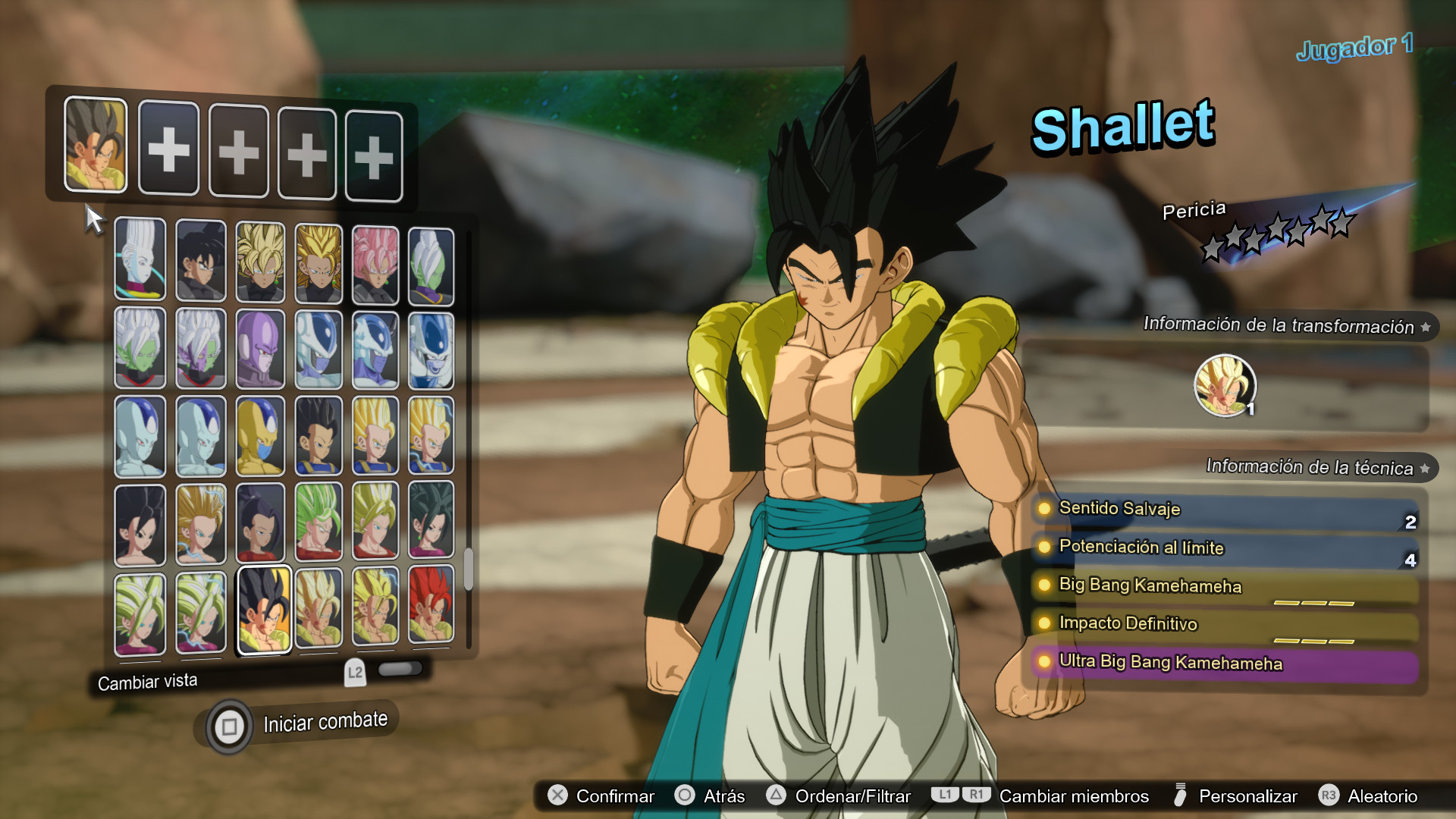Viewport: 1456px width, 819px height.
Task: Select Whis's portrait in the roster
Action: (140, 260)
